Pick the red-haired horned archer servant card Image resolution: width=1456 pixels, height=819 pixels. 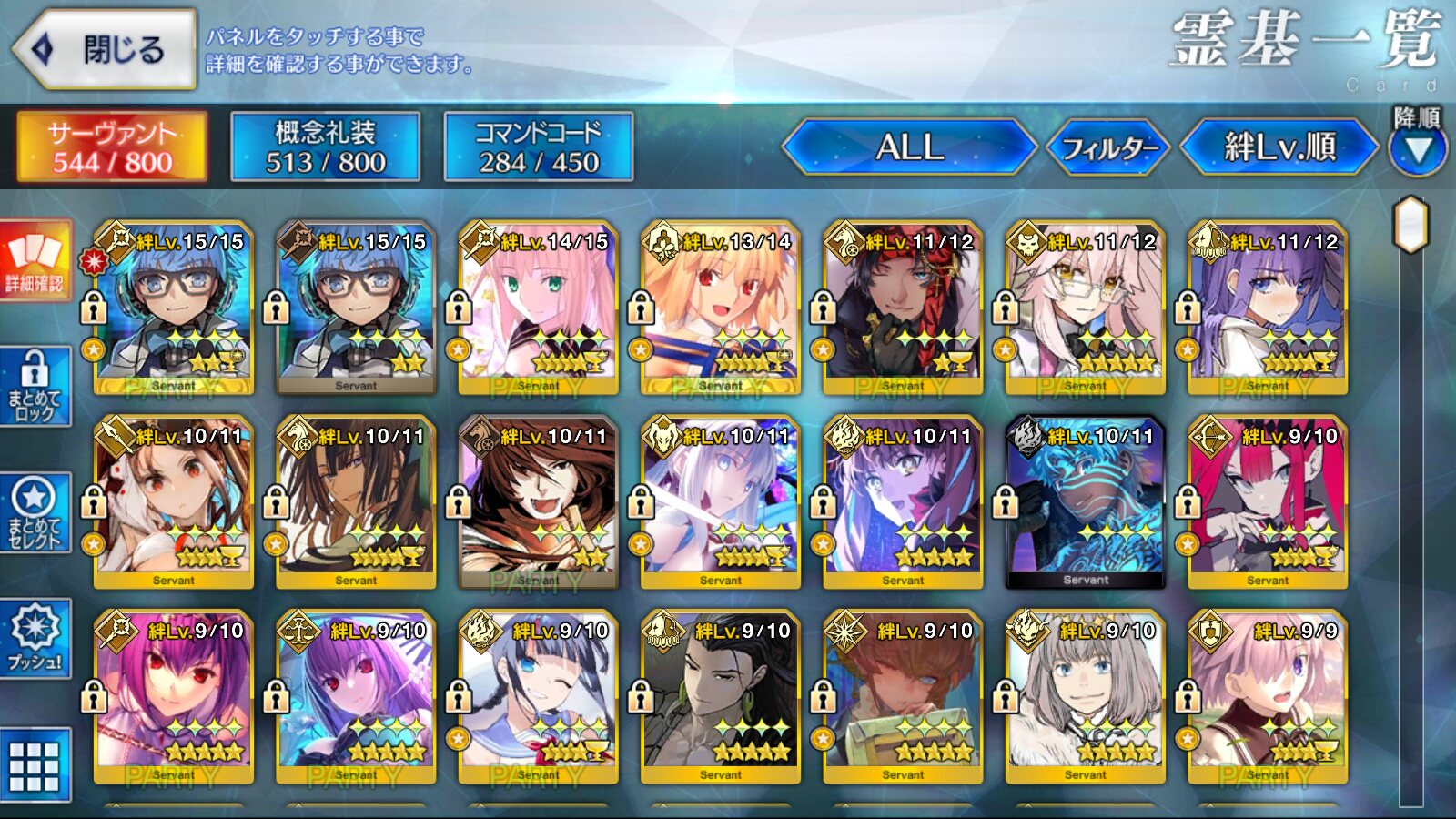(x=1268, y=503)
